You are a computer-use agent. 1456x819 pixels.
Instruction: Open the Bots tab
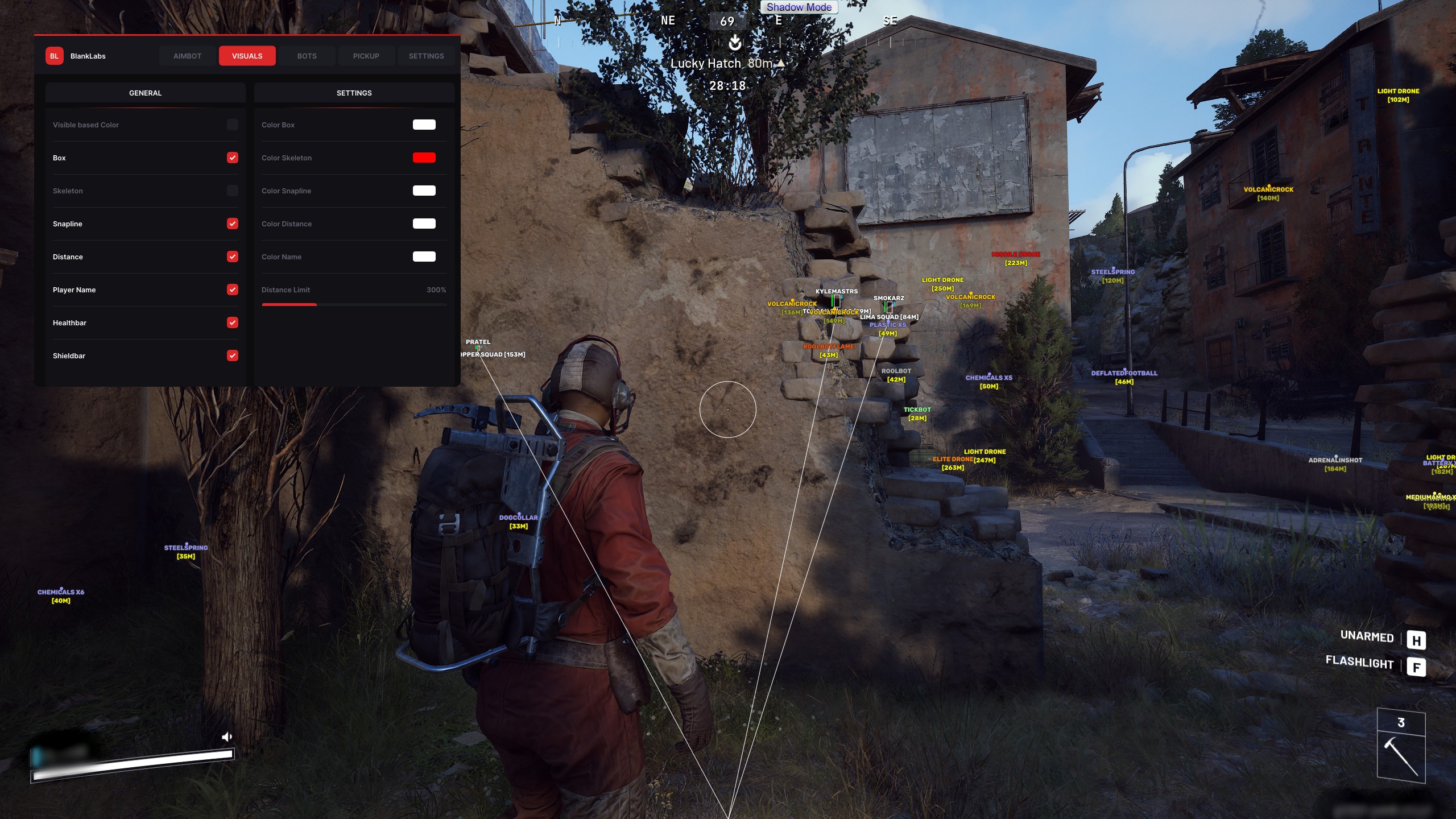tap(307, 56)
